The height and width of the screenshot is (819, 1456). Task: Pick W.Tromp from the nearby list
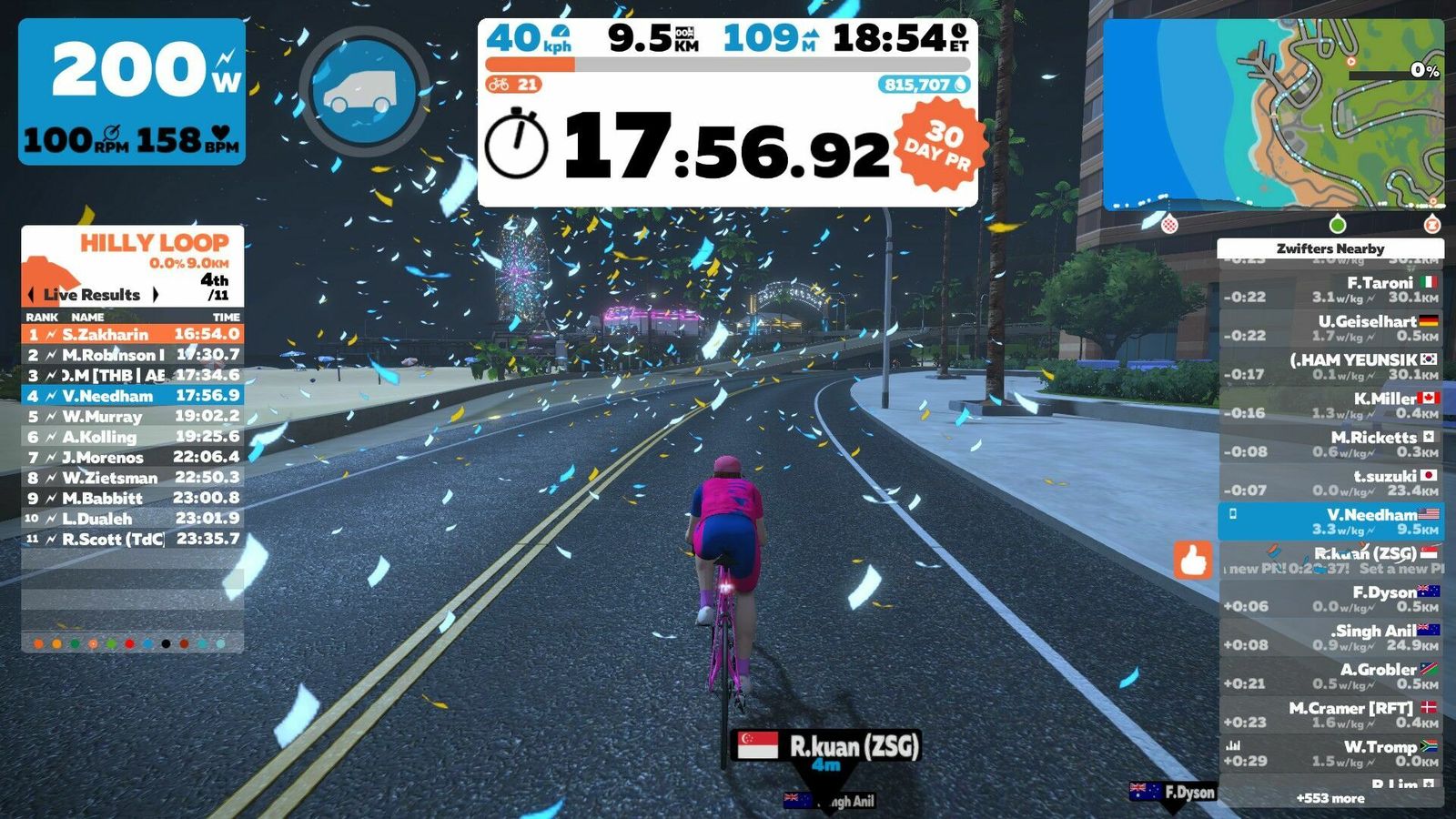pyautogui.click(x=1330, y=753)
